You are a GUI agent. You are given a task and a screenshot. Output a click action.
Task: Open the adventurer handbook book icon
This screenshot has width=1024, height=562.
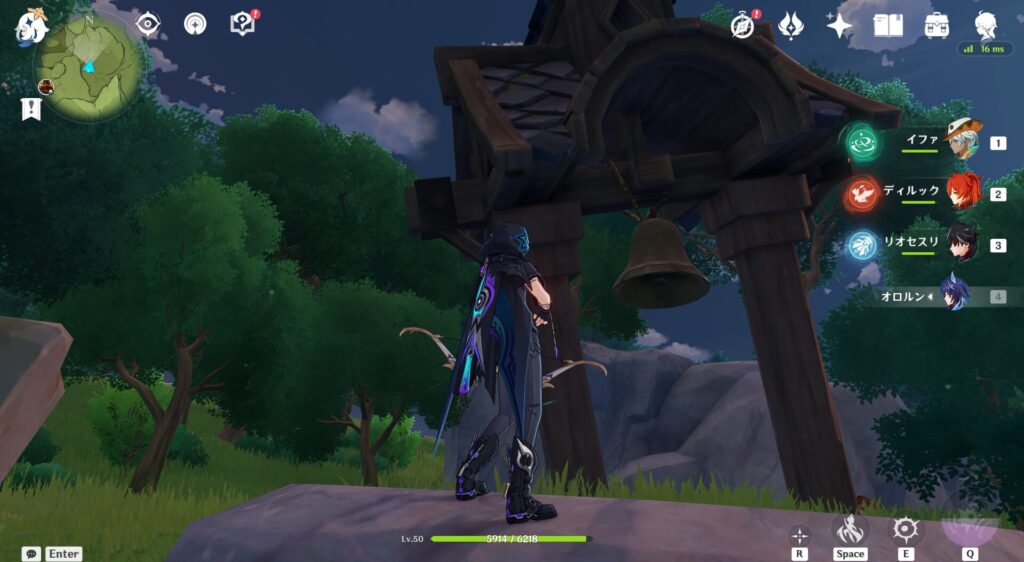pyautogui.click(x=888, y=26)
